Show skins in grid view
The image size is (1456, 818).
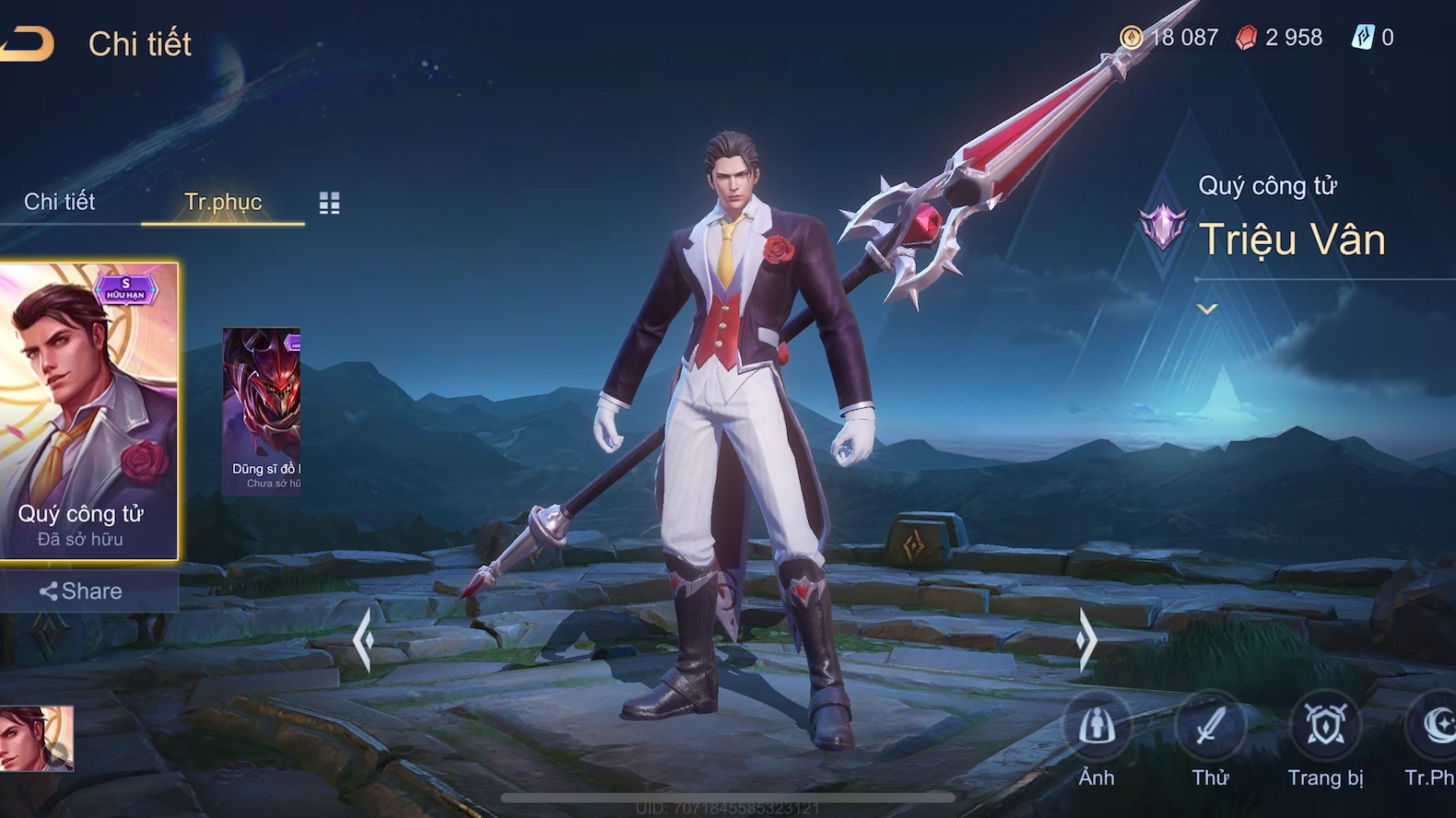pyautogui.click(x=329, y=204)
